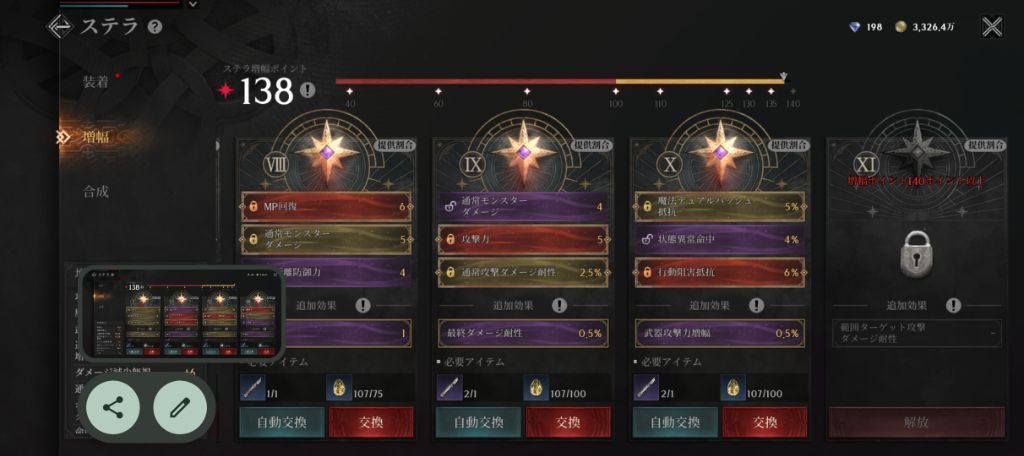
Task: Click the red 交換 button under panel IX
Action: pyautogui.click(x=568, y=422)
